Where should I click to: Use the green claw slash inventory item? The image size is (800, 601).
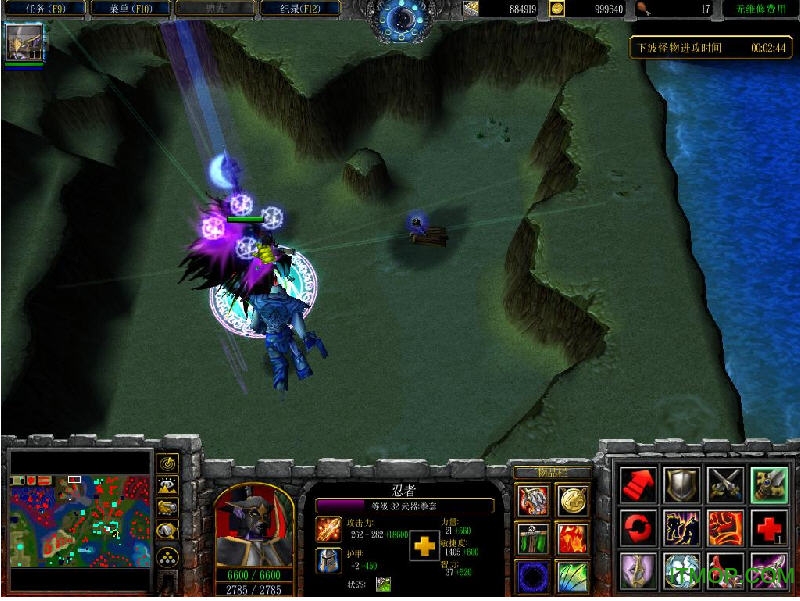pyautogui.click(x=573, y=577)
